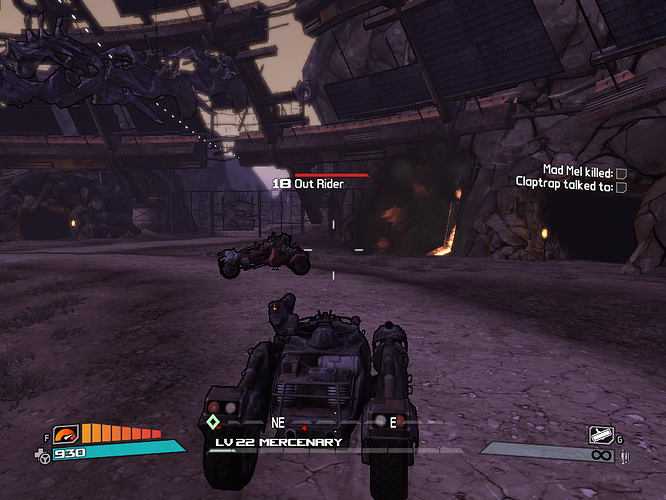Click the vehicle boost gauge icon

tap(67, 434)
